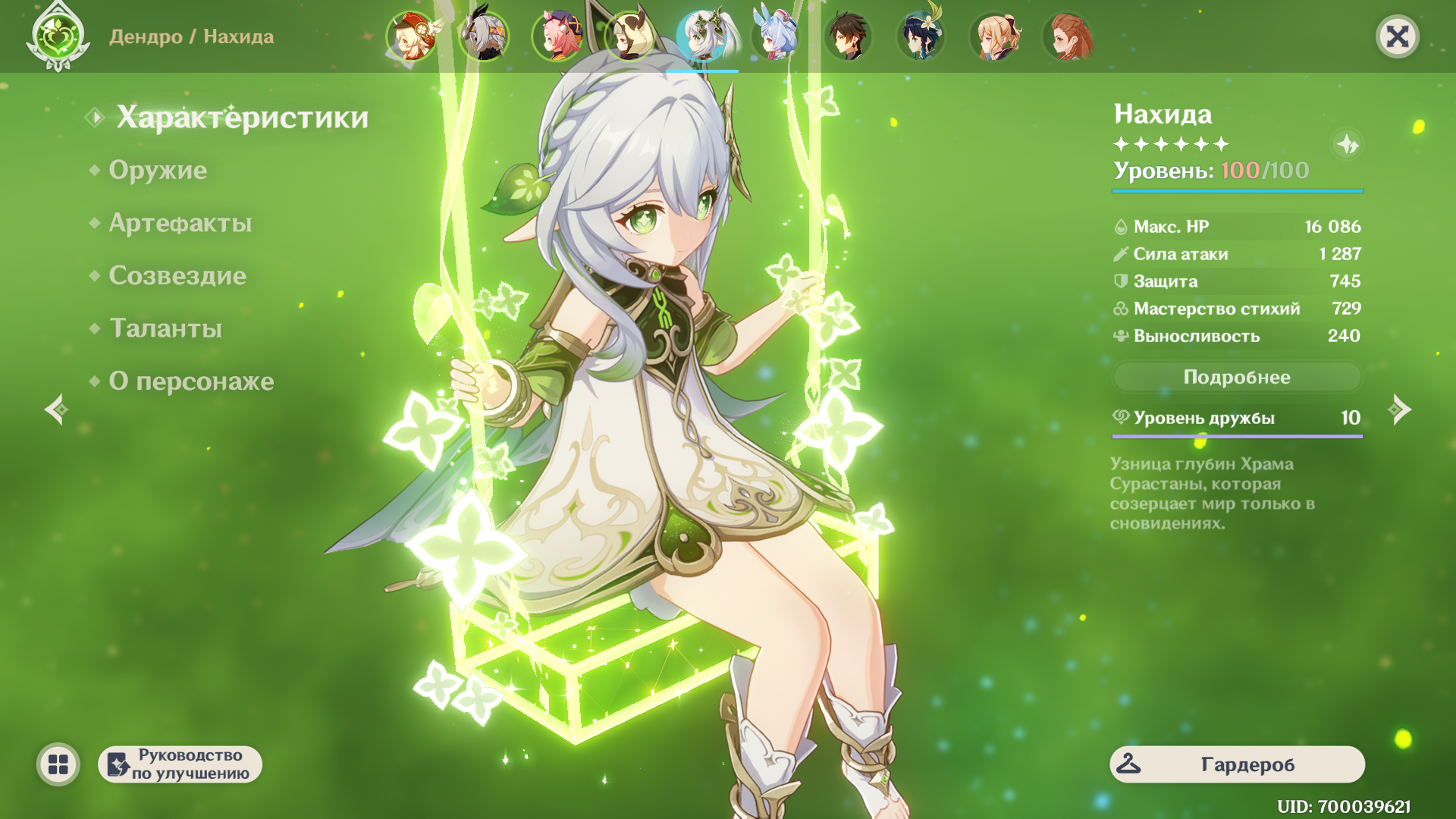1456x819 pixels.
Task: Pick the blue-haired nurse cap character portrait
Action: click(775, 36)
